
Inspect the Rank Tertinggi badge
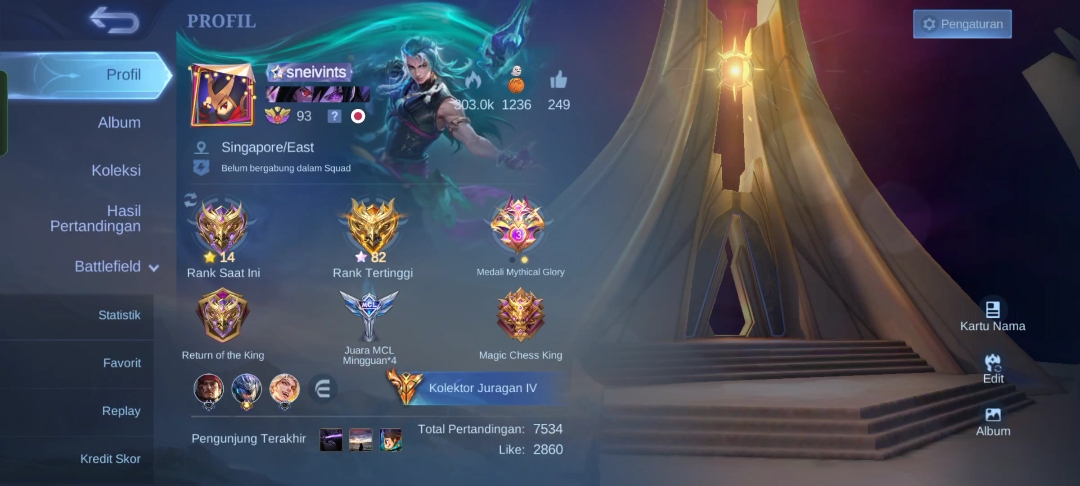372,228
